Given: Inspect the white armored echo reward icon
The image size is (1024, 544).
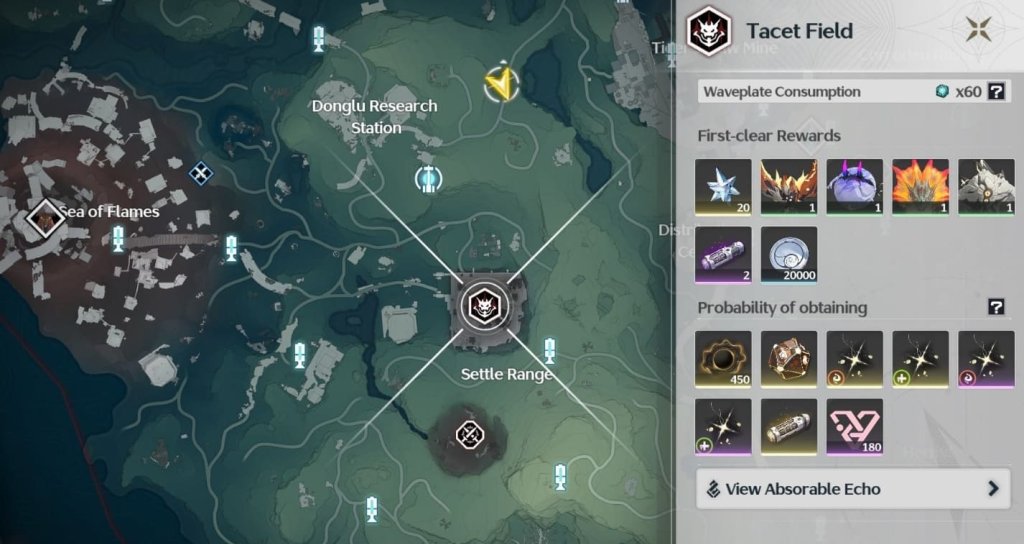Looking at the screenshot, I should [x=986, y=187].
